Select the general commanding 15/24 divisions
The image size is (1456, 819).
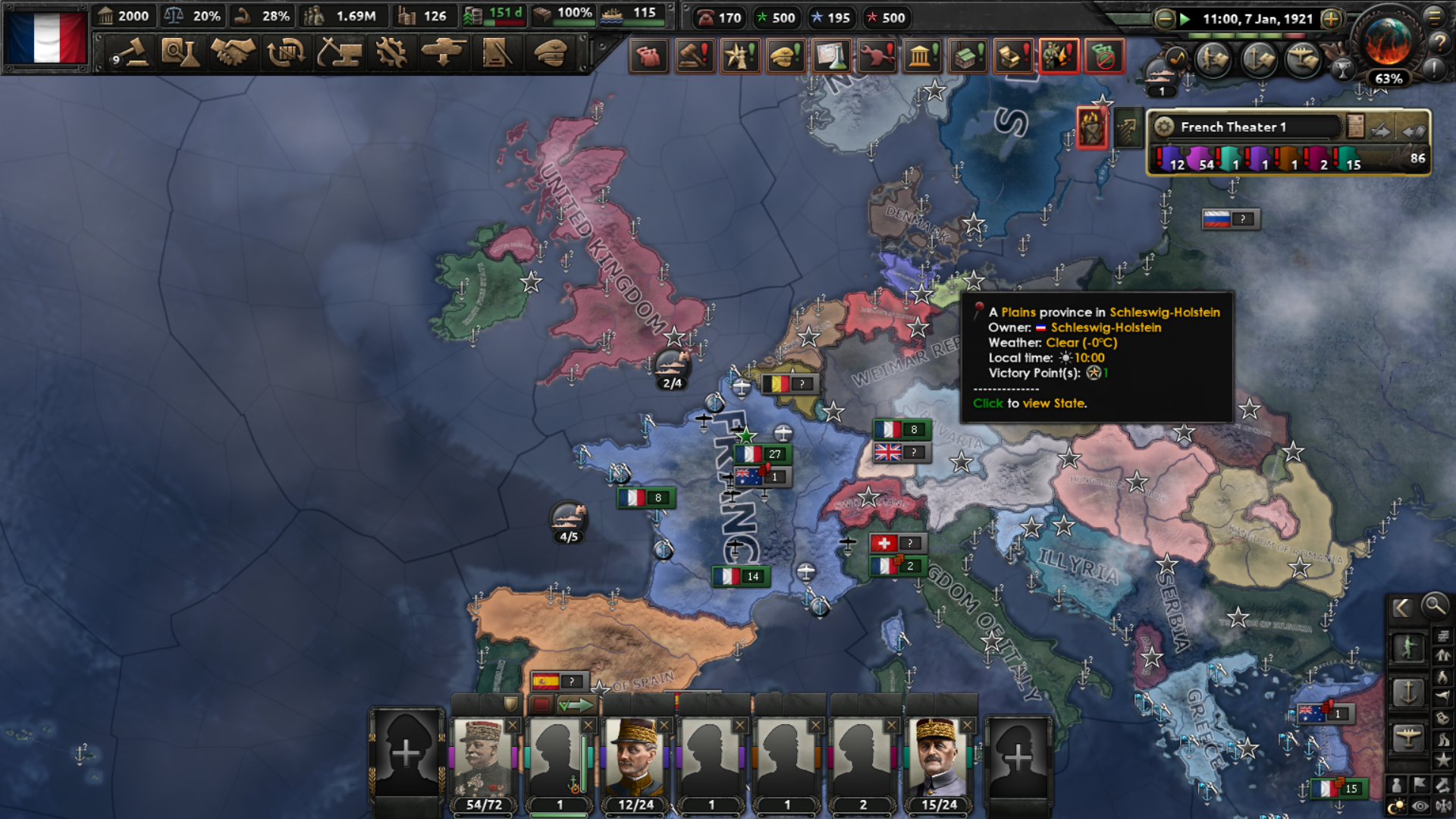tap(939, 758)
